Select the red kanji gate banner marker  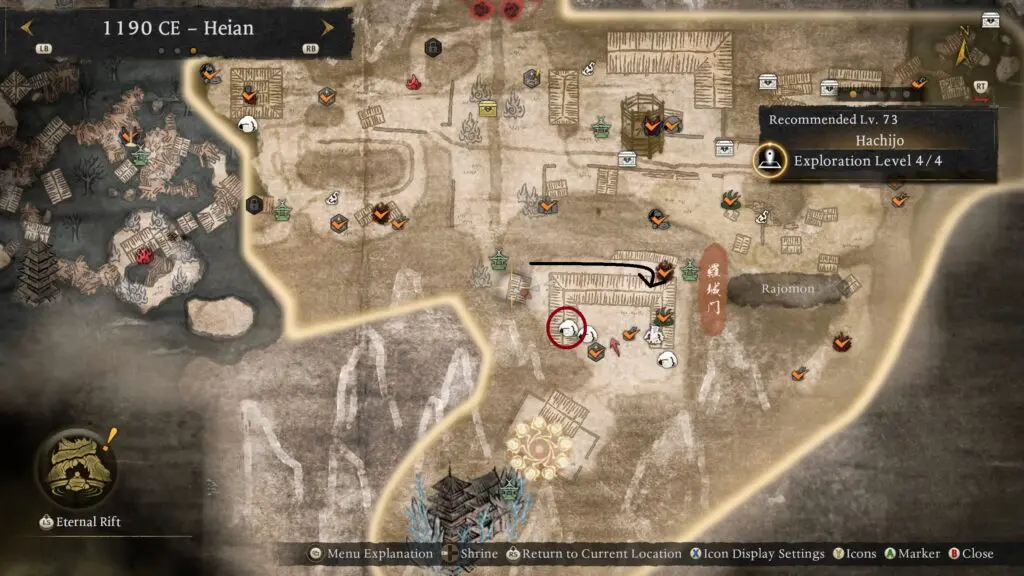point(711,288)
